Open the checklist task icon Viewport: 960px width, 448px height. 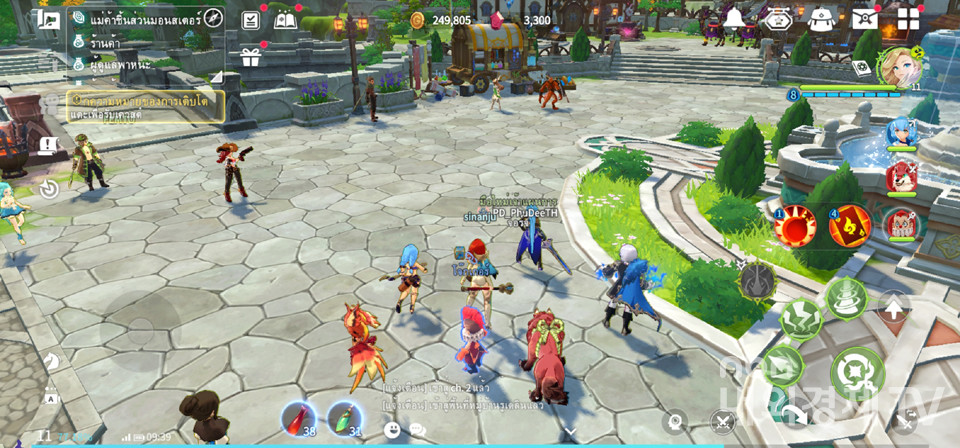pyautogui.click(x=251, y=19)
